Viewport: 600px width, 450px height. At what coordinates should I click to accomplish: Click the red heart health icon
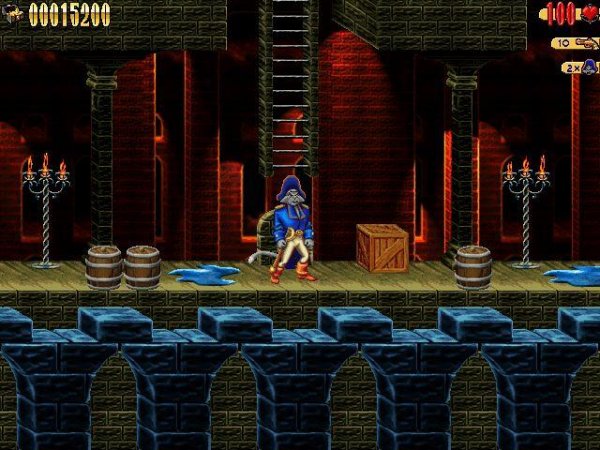588,14
